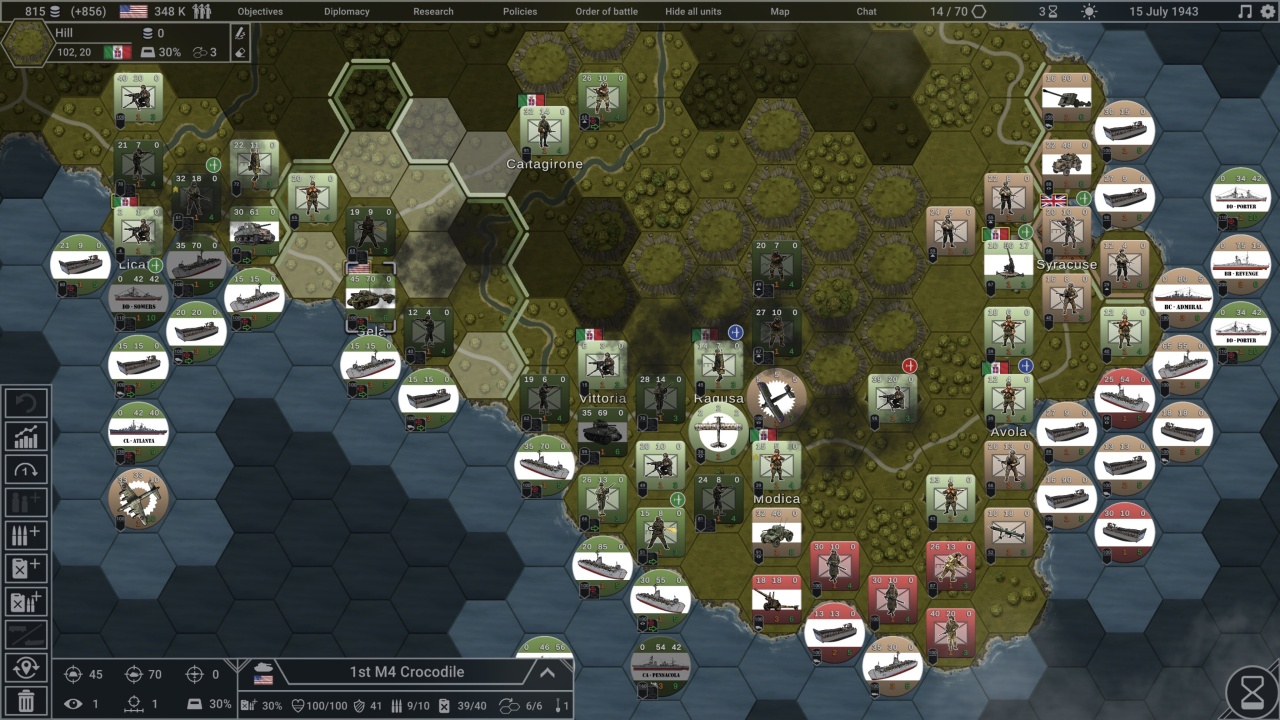The image size is (1280, 720).
Task: Open settings with the gear icon
Action: click(x=1268, y=12)
